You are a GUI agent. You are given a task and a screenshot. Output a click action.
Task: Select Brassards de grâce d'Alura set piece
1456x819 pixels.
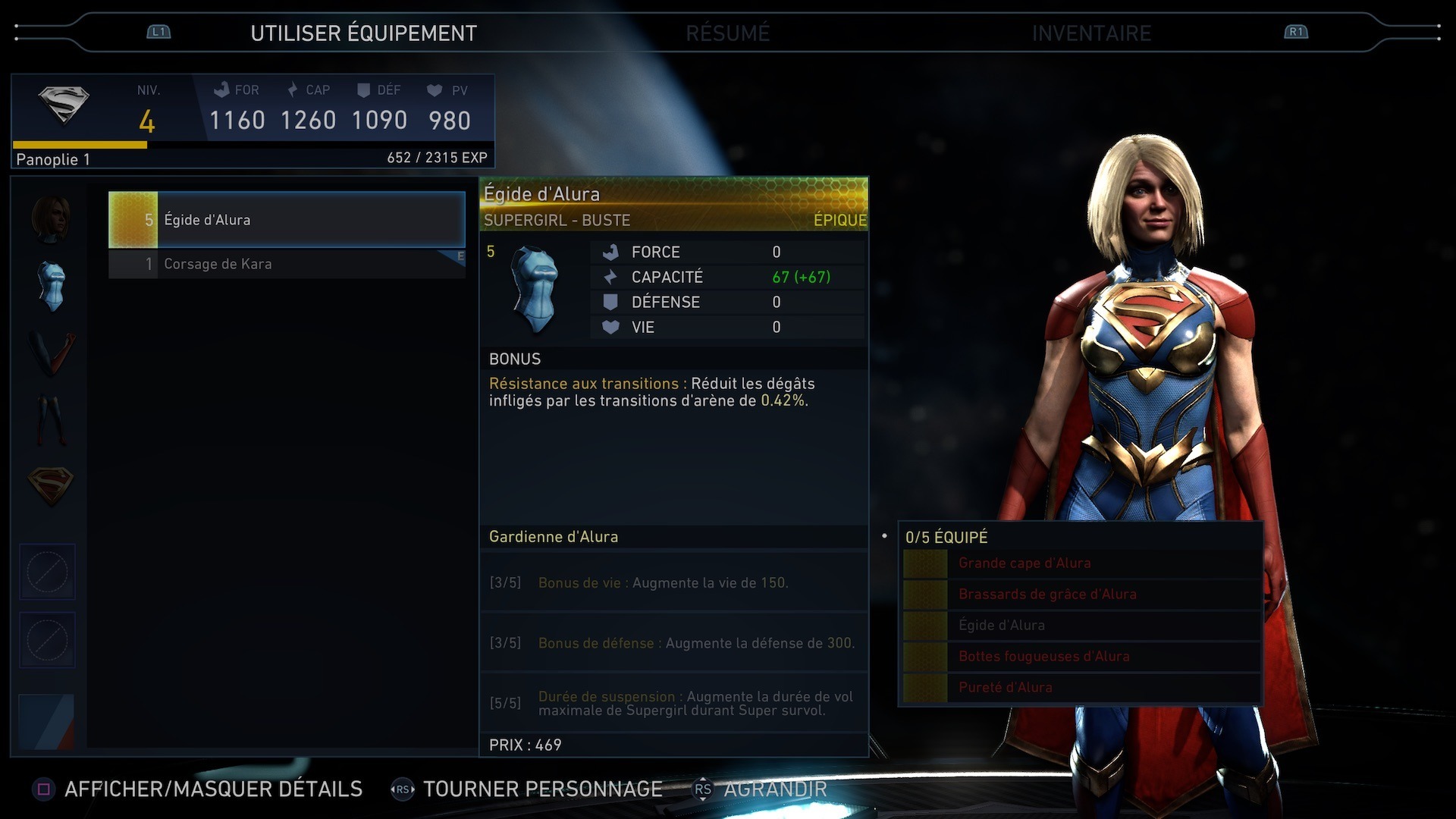(1046, 595)
